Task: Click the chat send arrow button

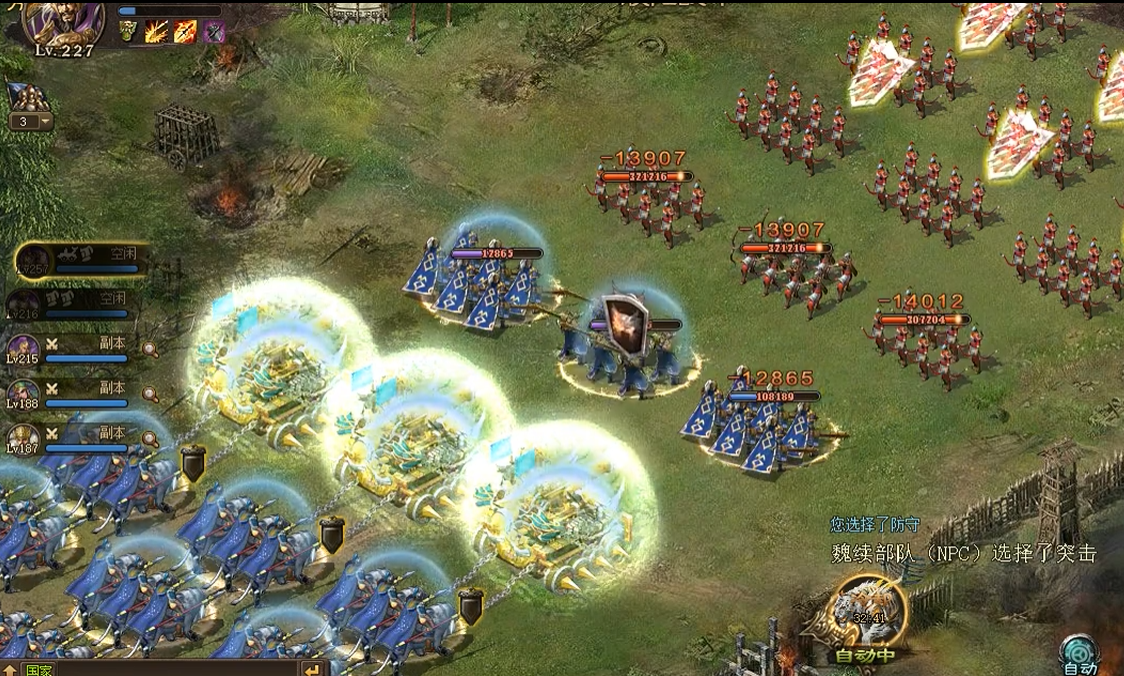Action: (x=313, y=669)
